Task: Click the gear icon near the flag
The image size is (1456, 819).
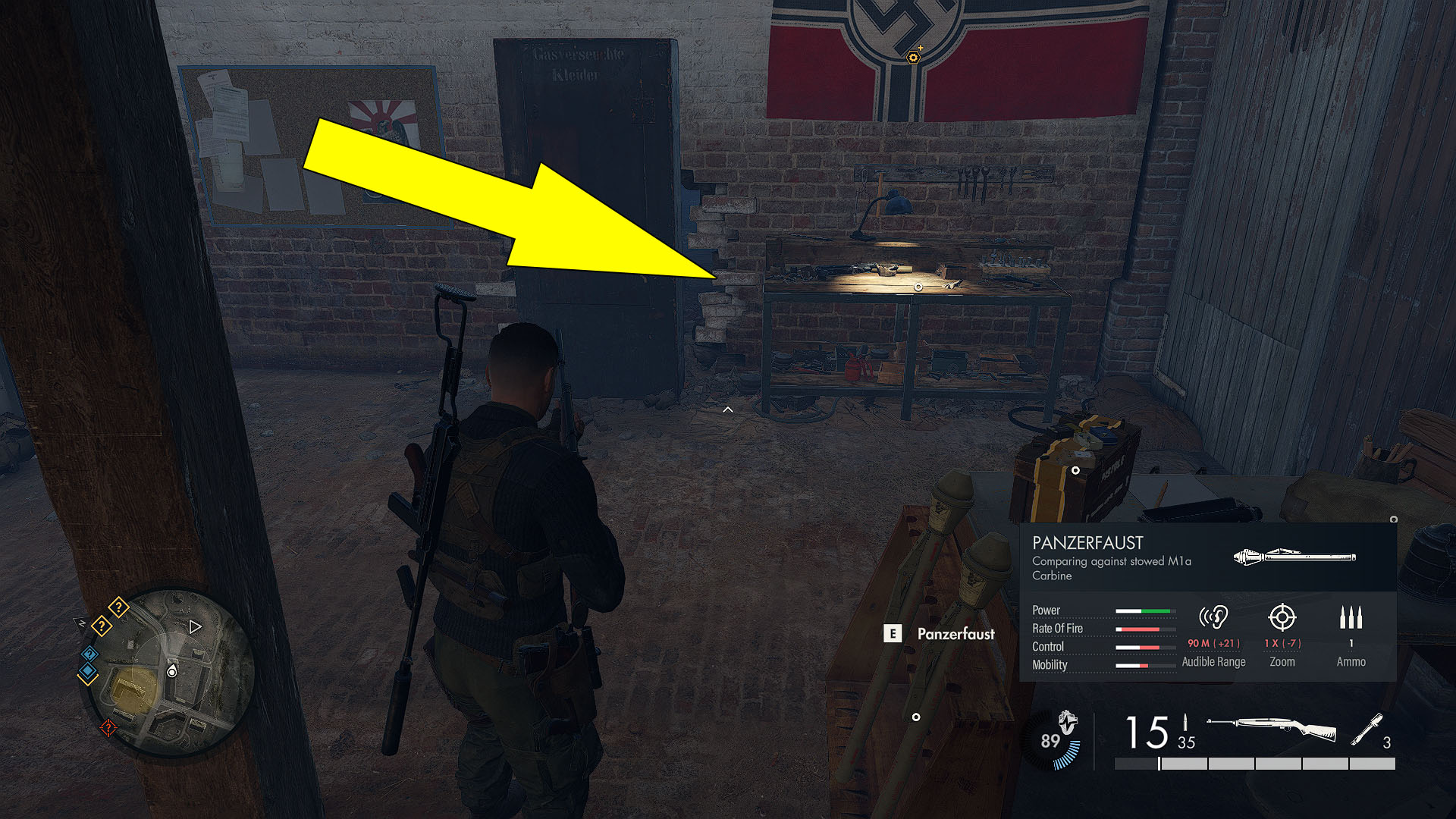Action: [x=912, y=56]
